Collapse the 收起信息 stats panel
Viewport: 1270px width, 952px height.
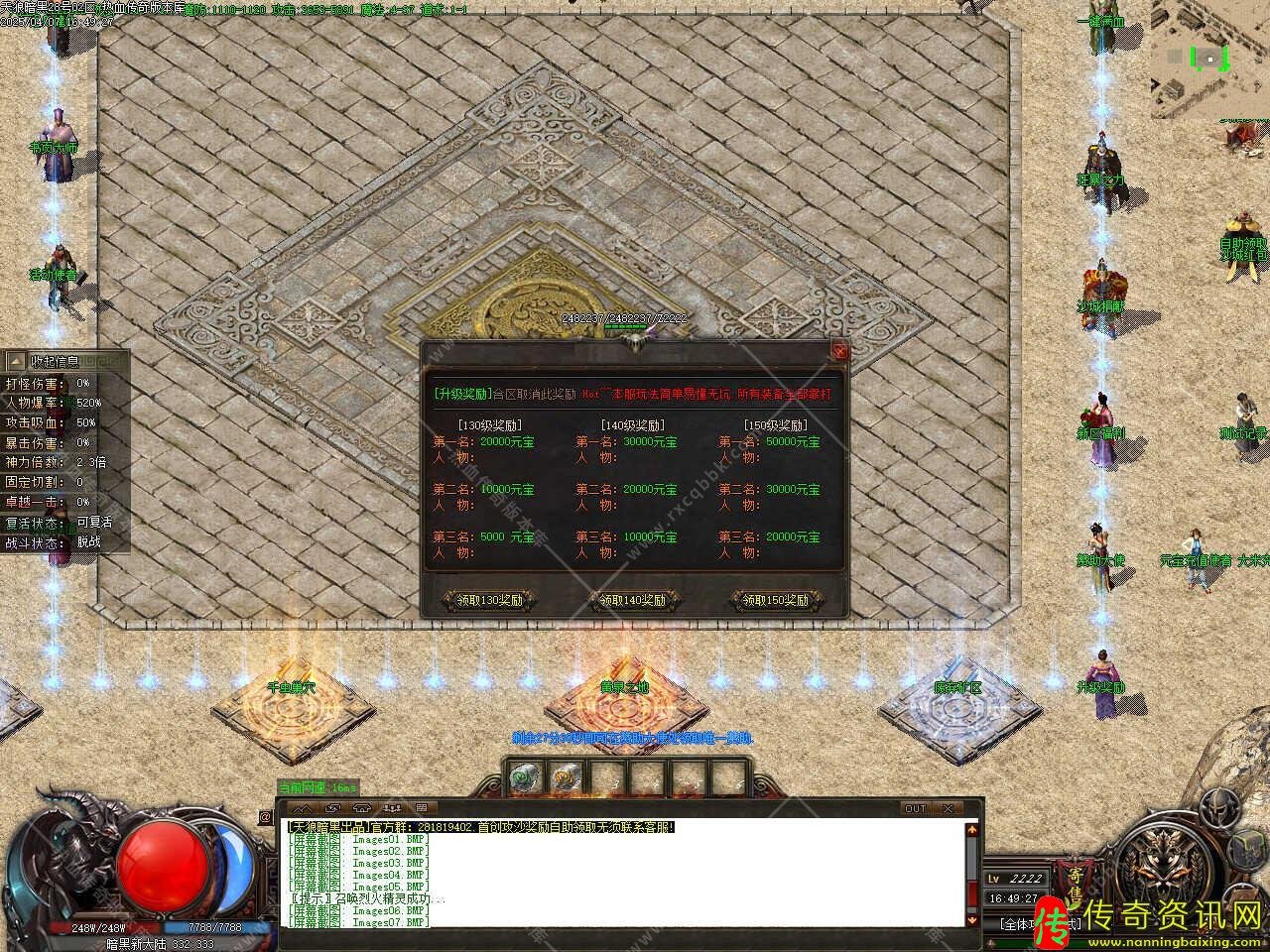pos(57,362)
